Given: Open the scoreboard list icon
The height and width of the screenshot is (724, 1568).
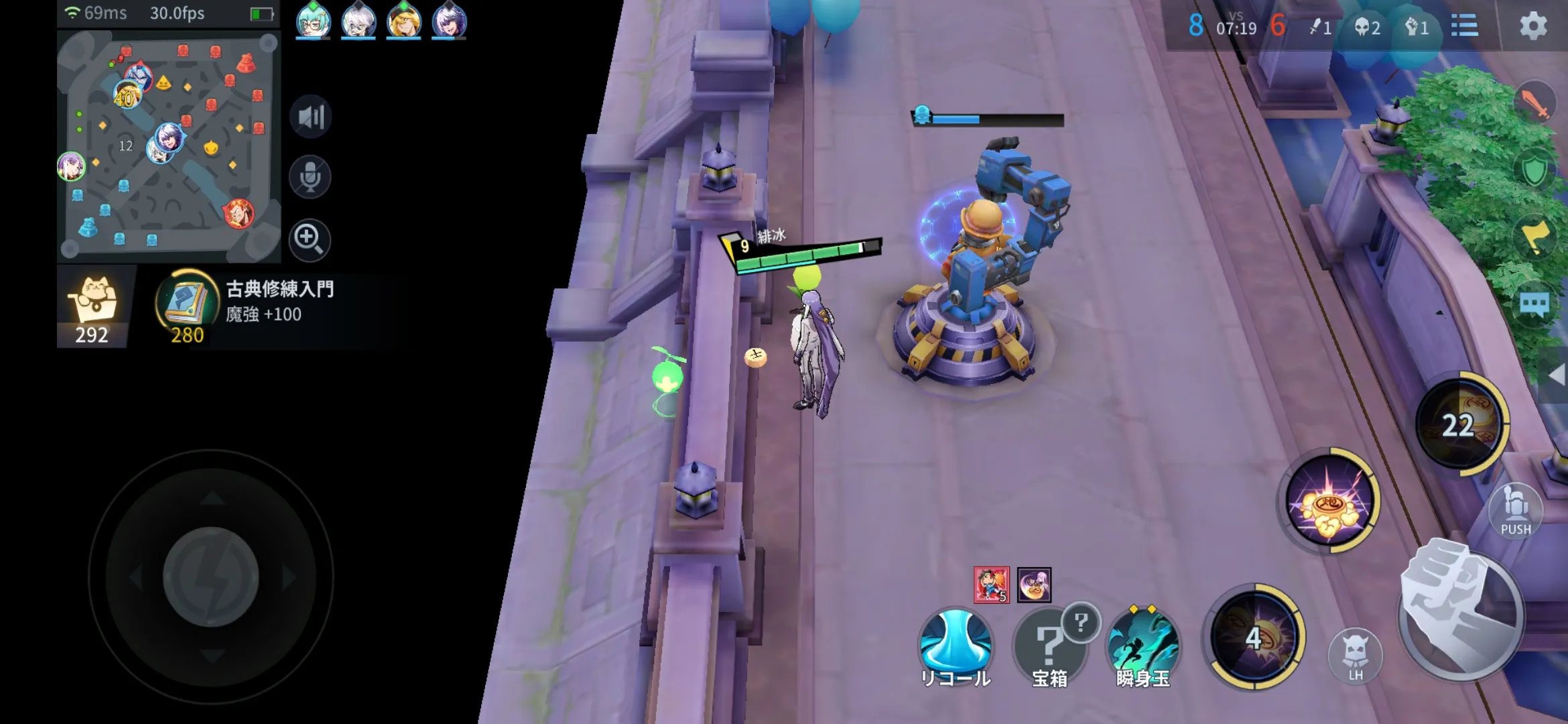Looking at the screenshot, I should coord(1464,26).
